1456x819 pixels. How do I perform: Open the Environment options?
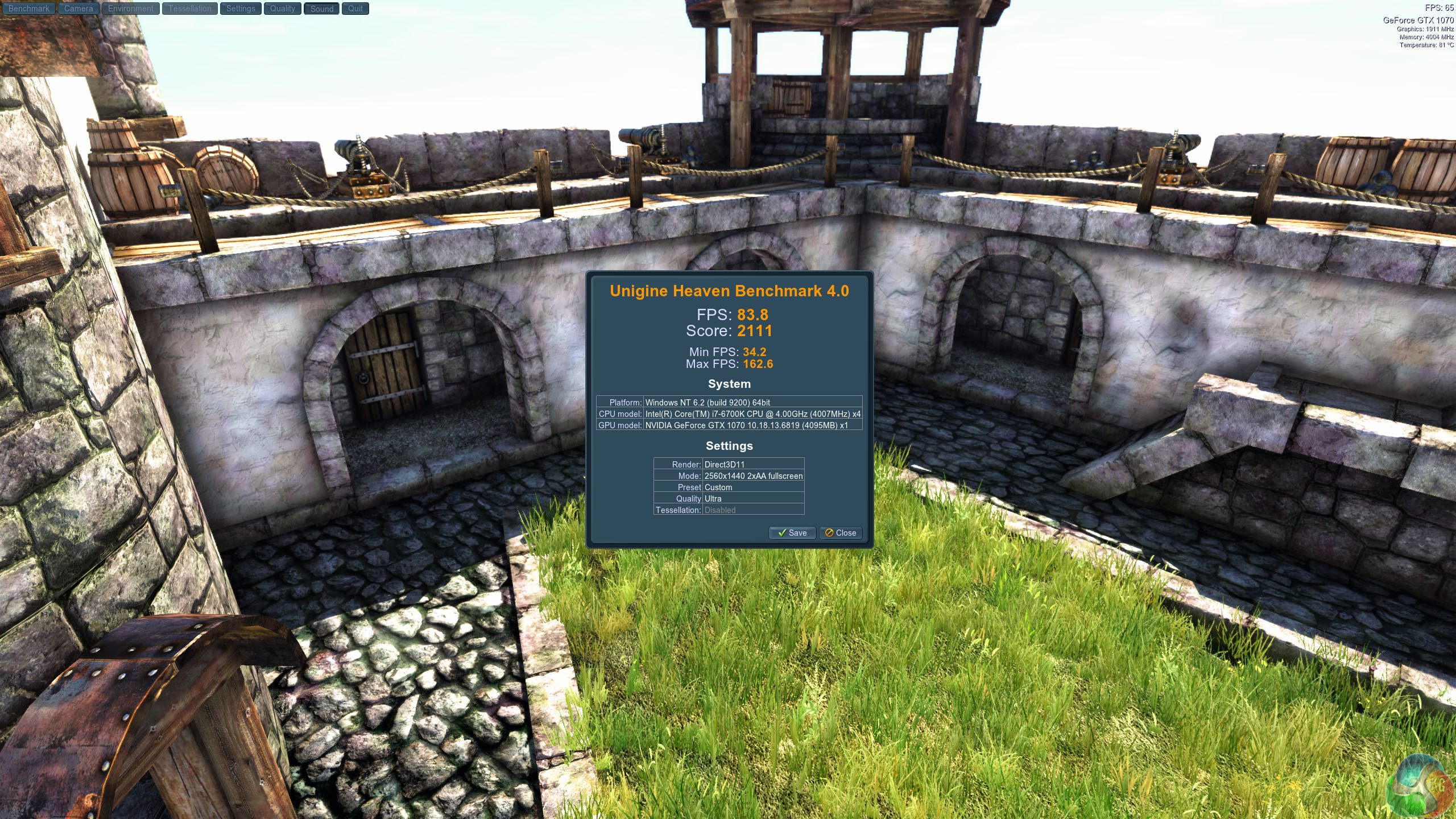(x=131, y=9)
